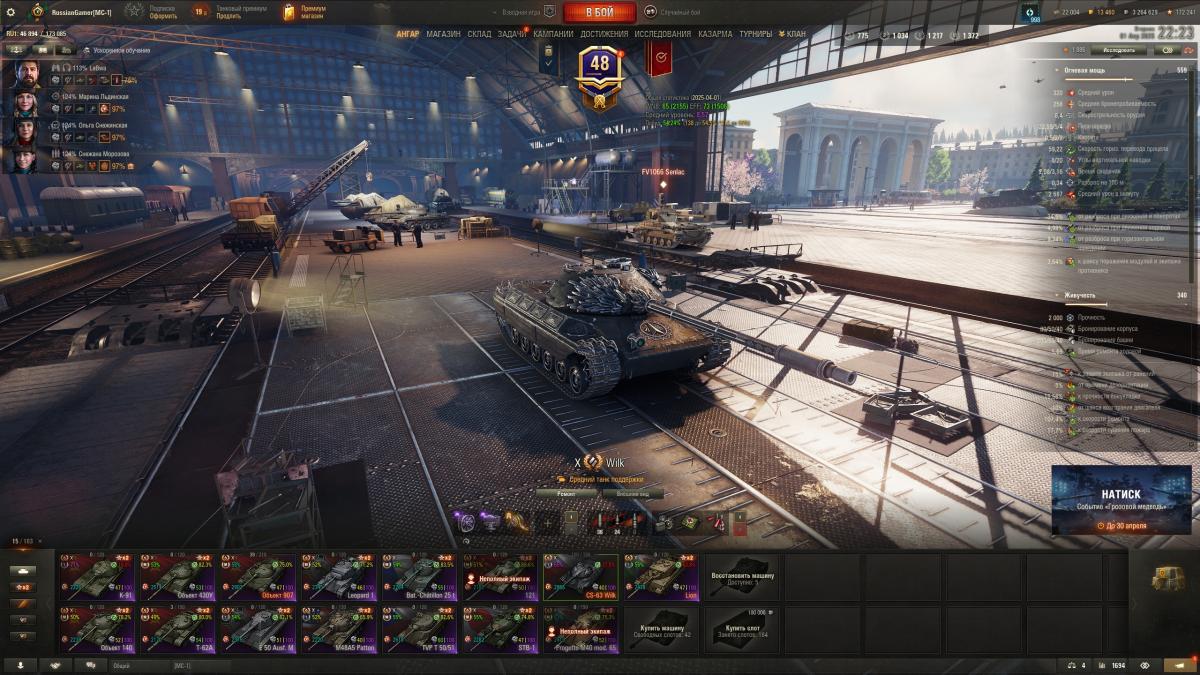Select the Объект 907 tank in carousel
Screen dimensions: 1200x675
(258, 578)
